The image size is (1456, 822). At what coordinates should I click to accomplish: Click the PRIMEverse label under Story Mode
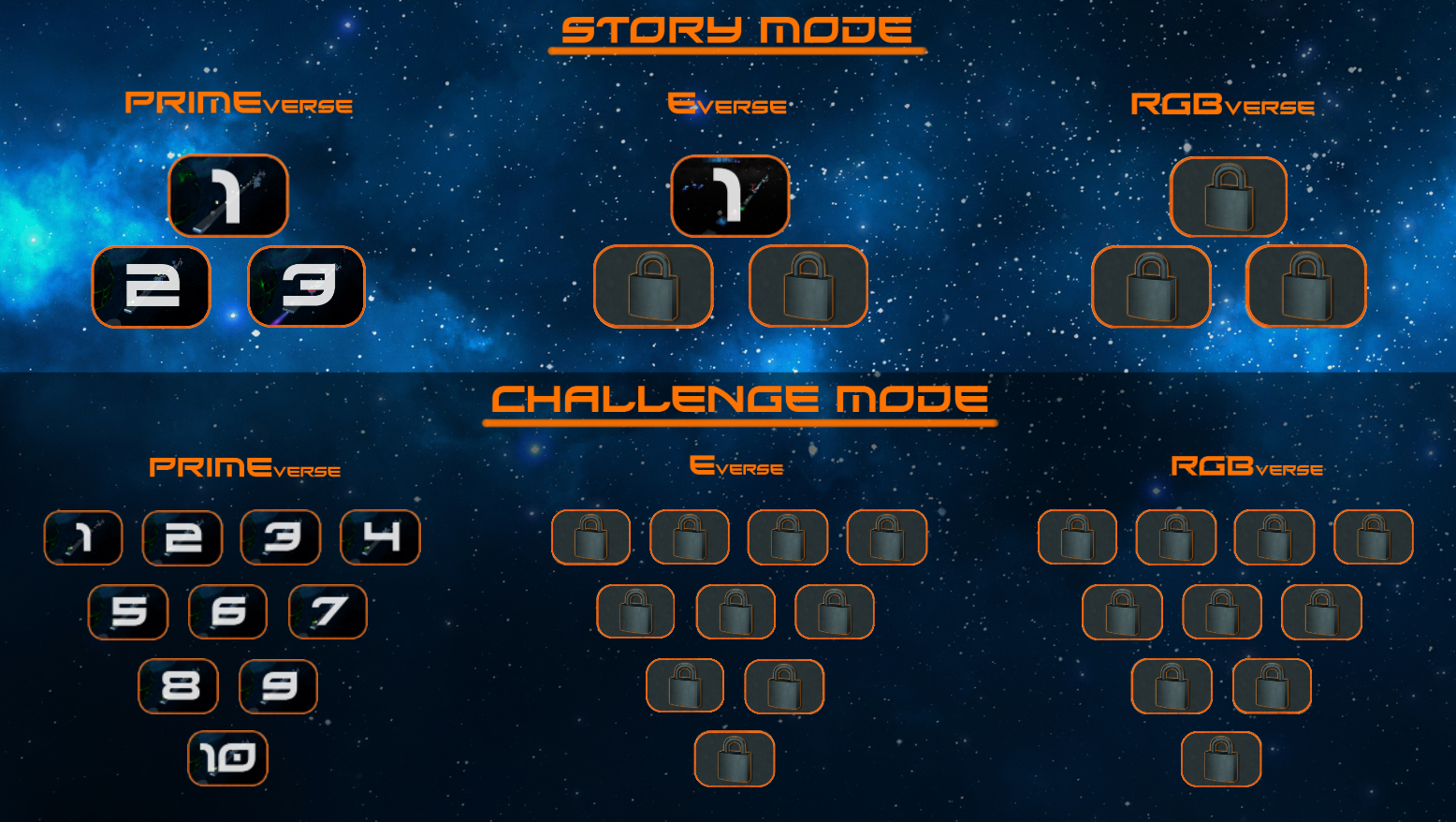click(240, 103)
